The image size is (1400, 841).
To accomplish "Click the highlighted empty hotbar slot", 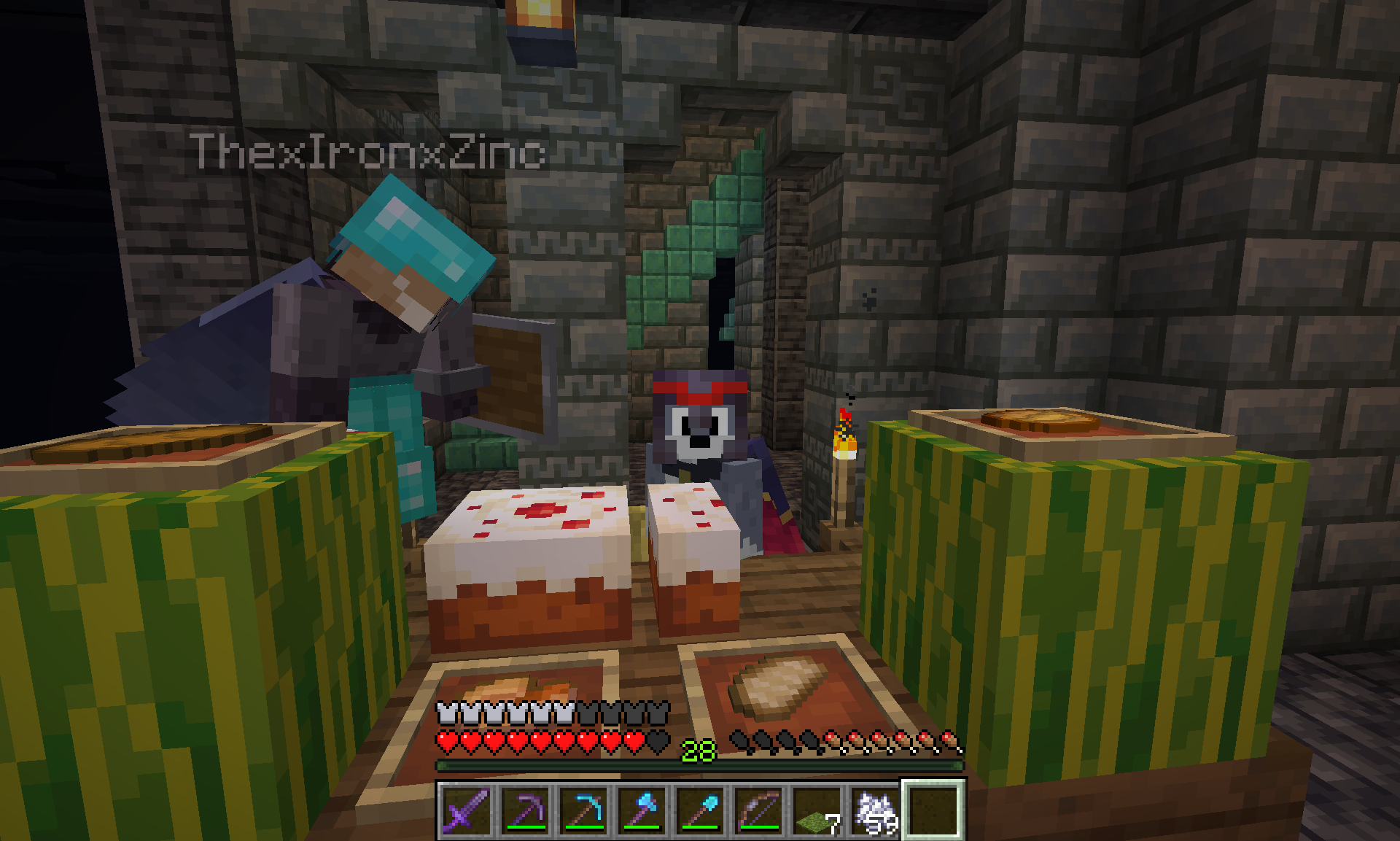I will [934, 810].
